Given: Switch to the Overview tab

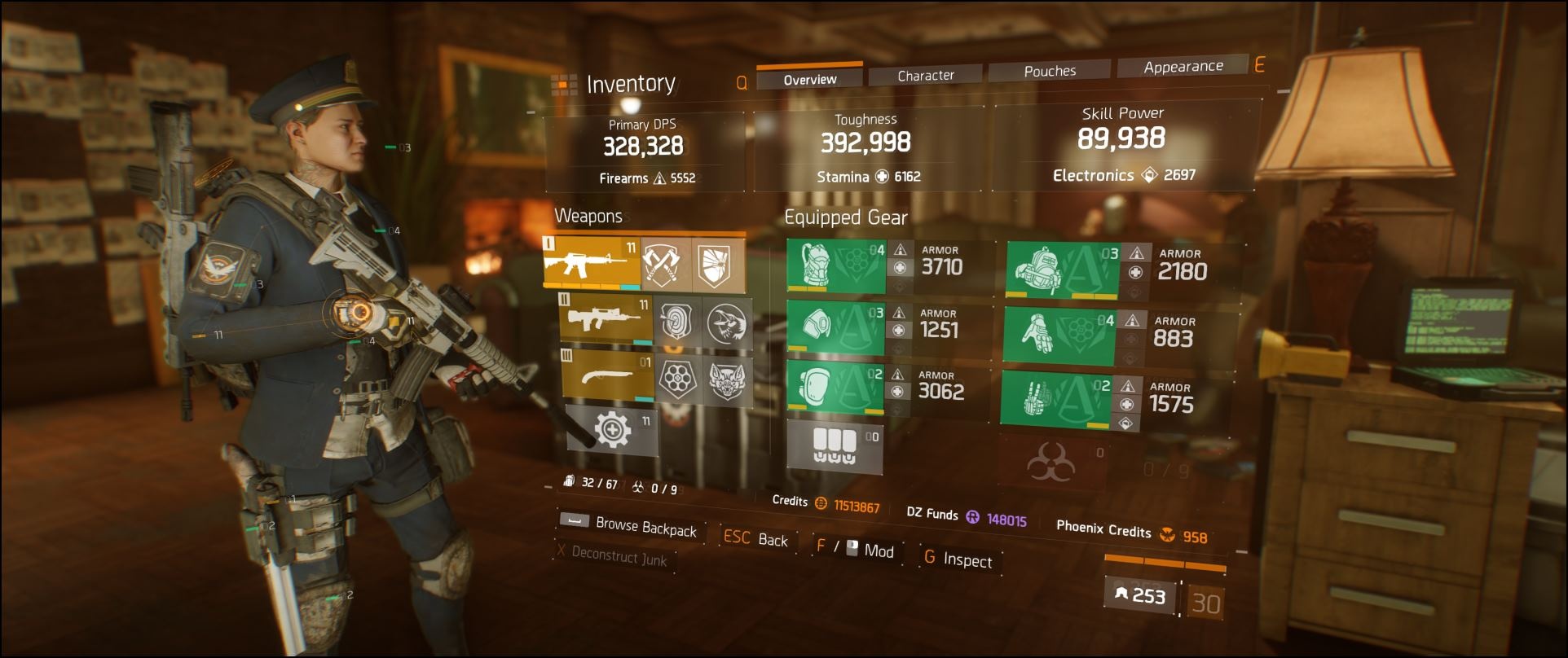Looking at the screenshot, I should coord(809,79).
